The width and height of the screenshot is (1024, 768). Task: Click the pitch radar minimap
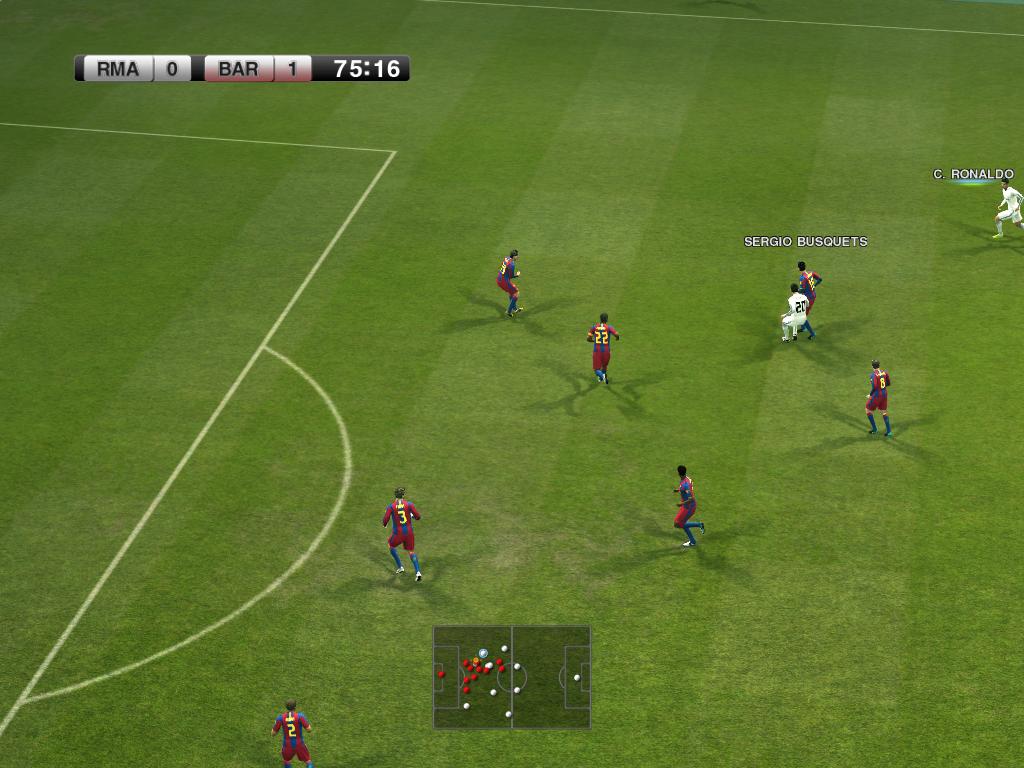coord(511,677)
